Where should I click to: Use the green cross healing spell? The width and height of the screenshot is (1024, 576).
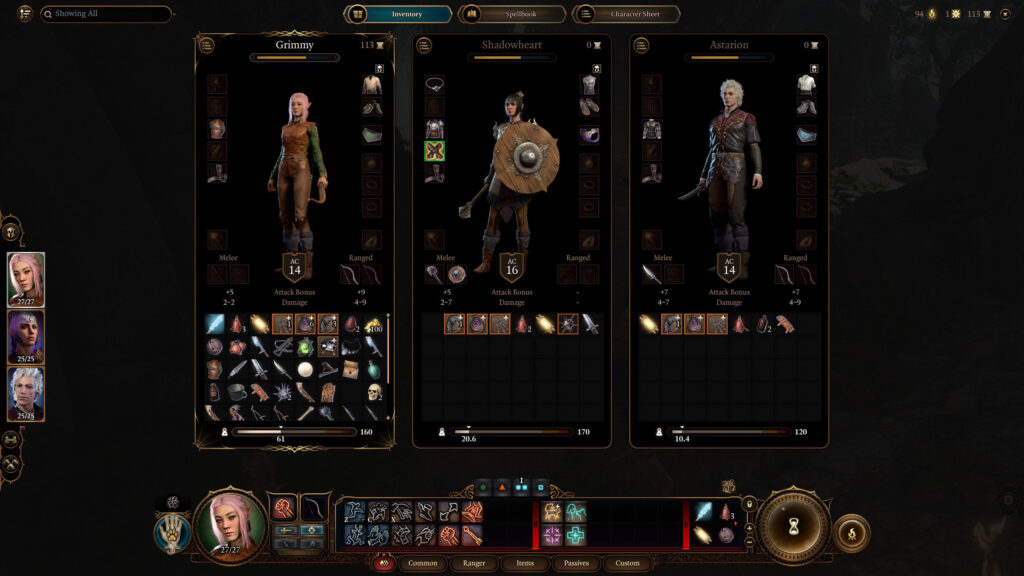[575, 536]
